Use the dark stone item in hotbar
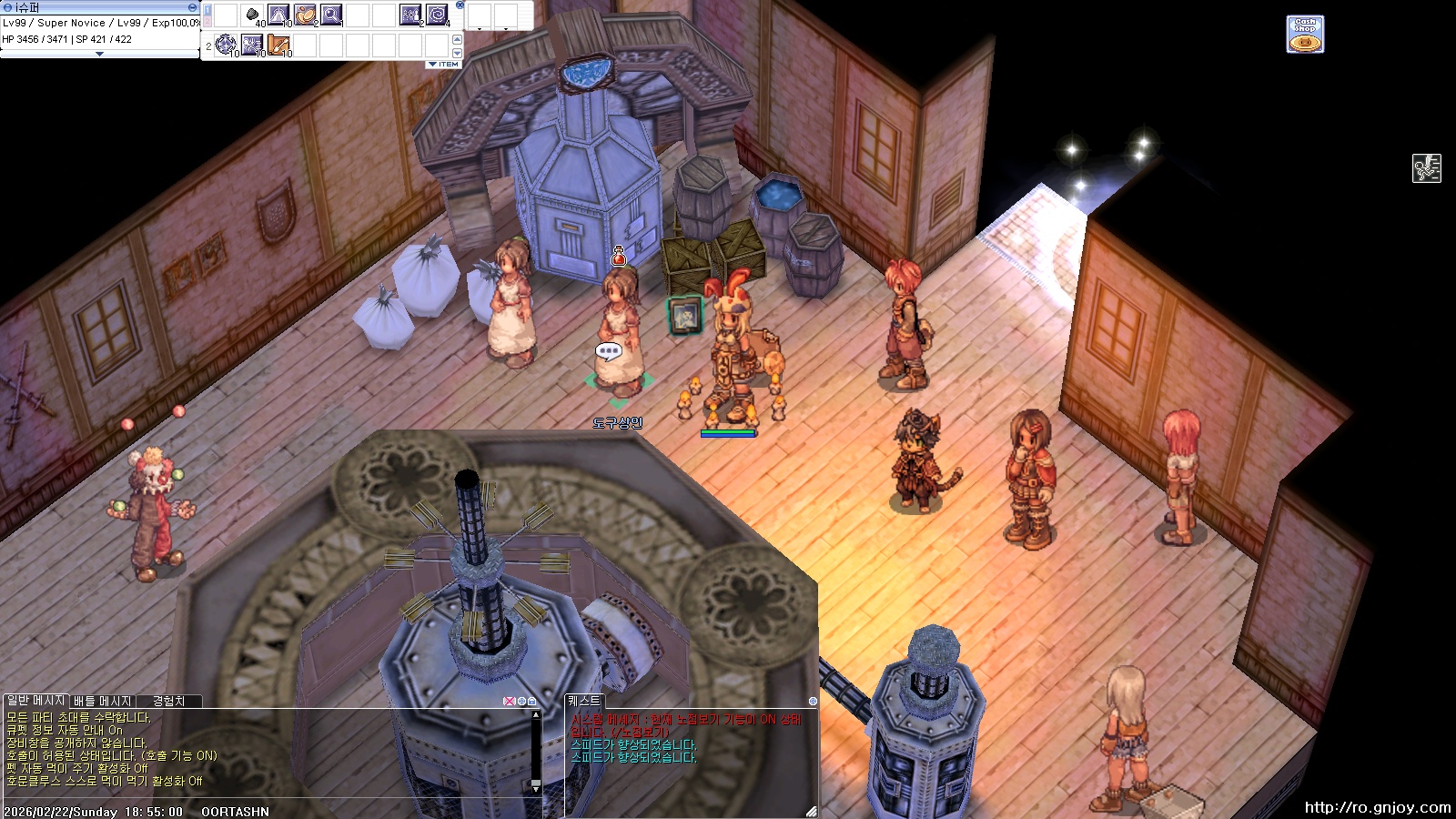Viewport: 1456px width, 819px height. pyautogui.click(x=252, y=15)
